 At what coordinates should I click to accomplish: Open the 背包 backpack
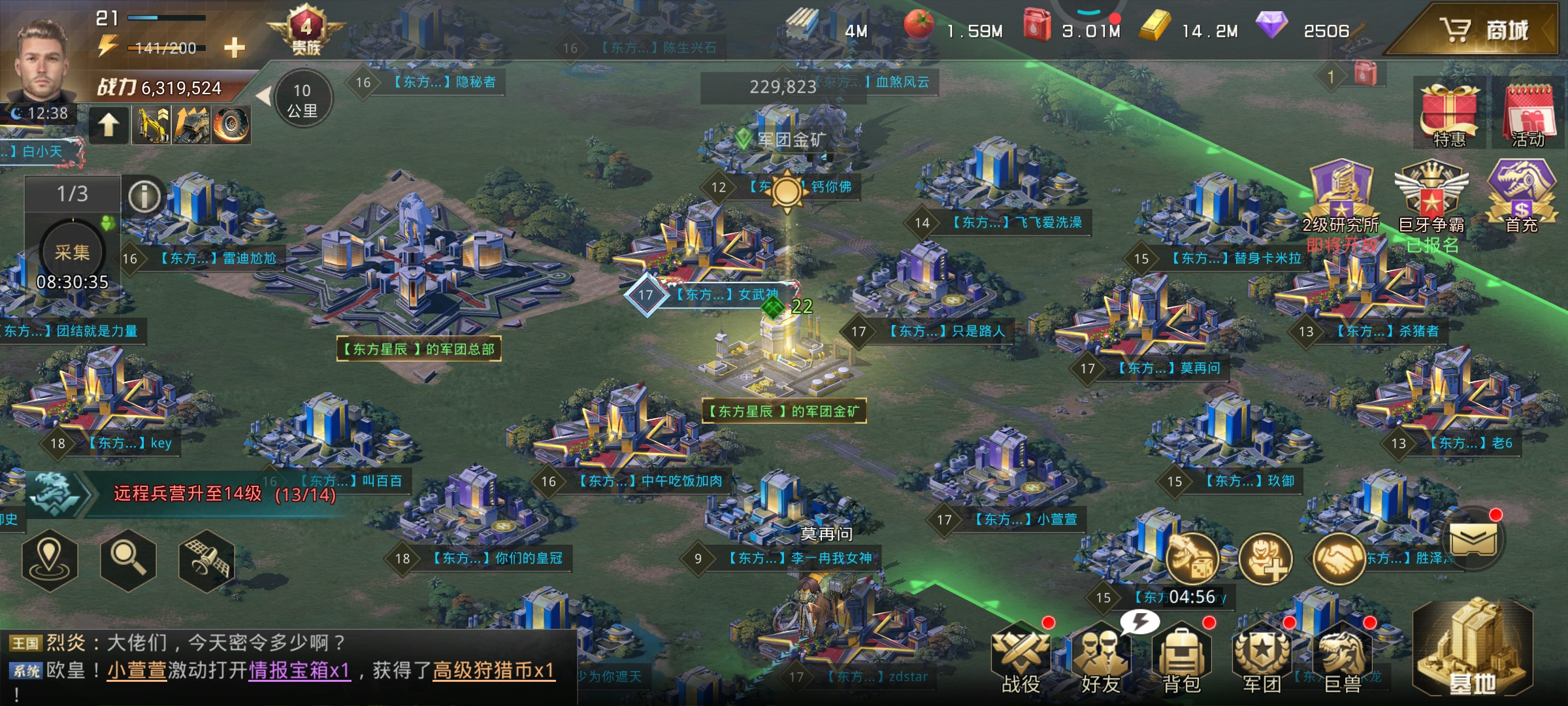point(1181,657)
